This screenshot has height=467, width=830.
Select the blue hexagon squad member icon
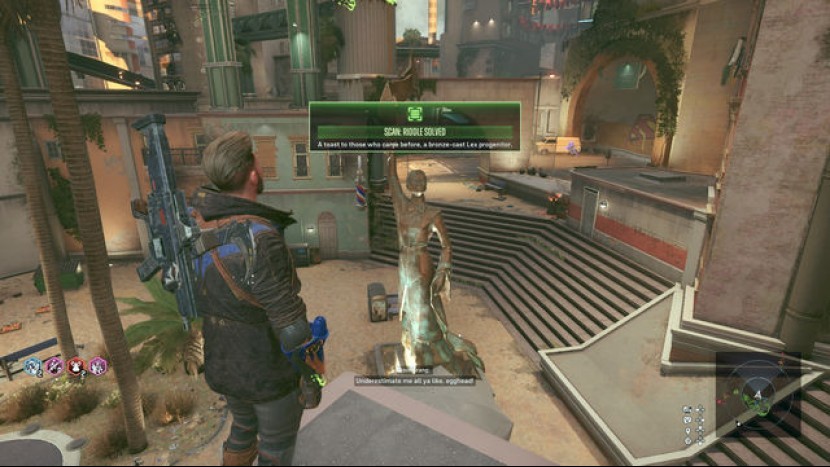pos(32,366)
